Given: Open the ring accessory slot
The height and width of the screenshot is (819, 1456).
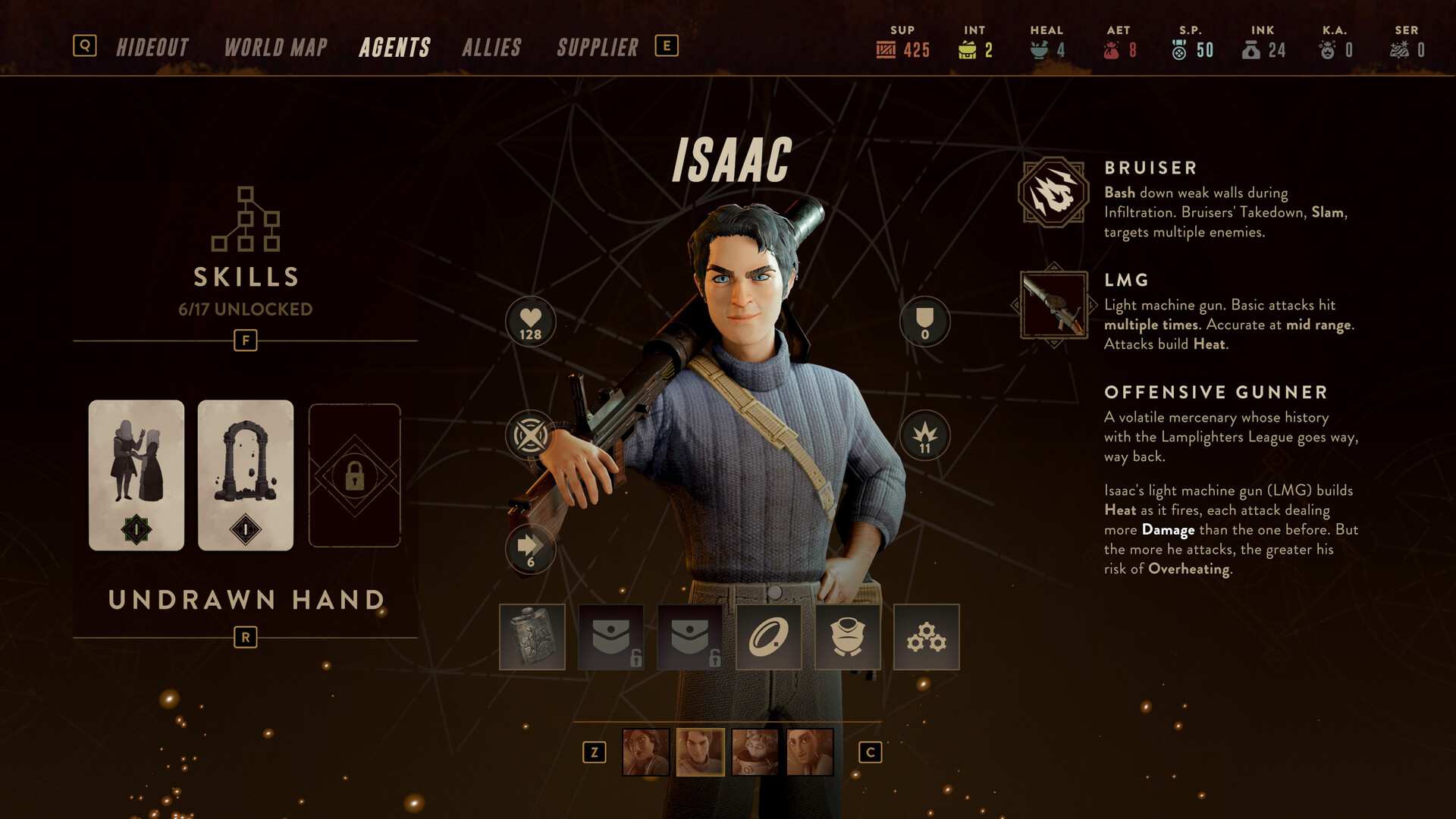Looking at the screenshot, I should click(768, 637).
